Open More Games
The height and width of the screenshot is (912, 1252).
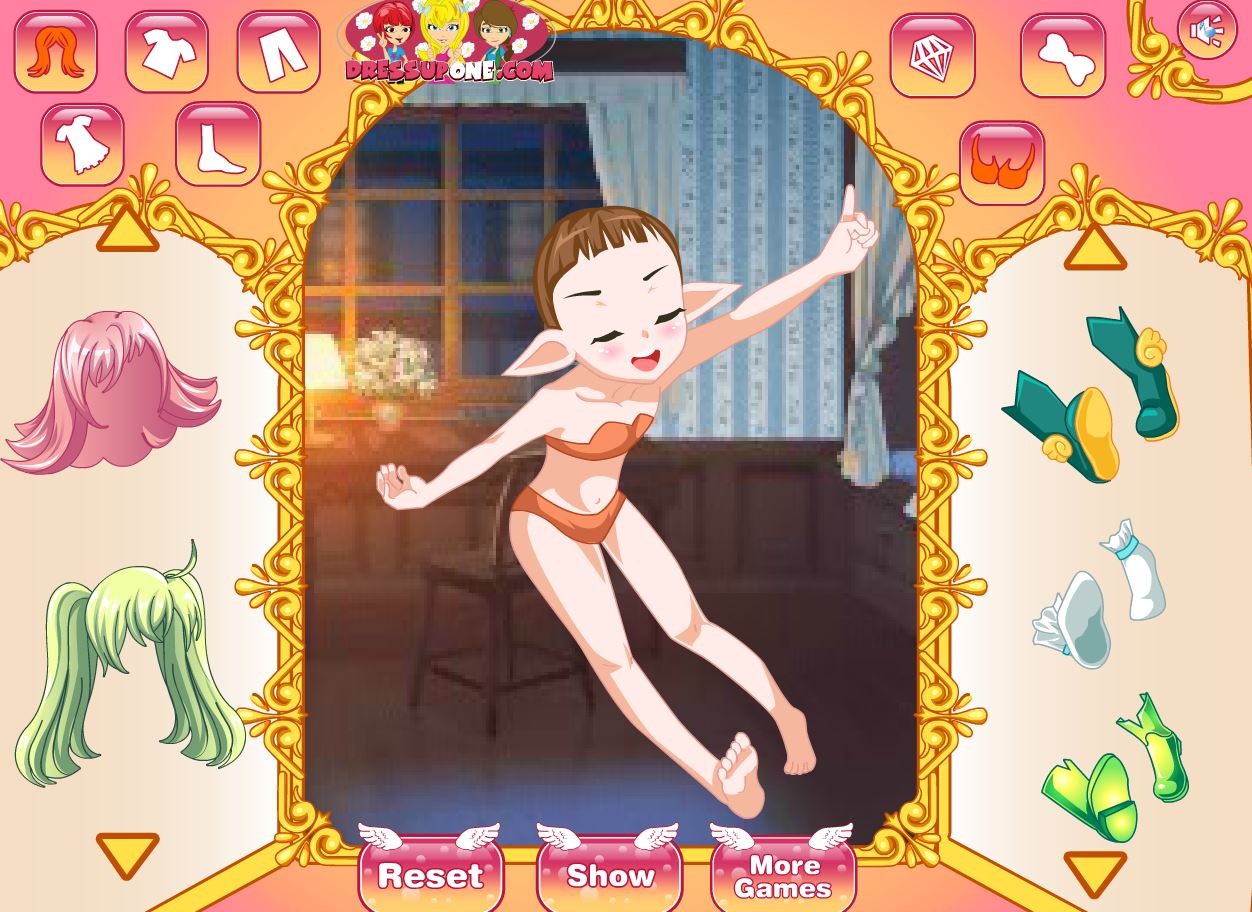783,875
